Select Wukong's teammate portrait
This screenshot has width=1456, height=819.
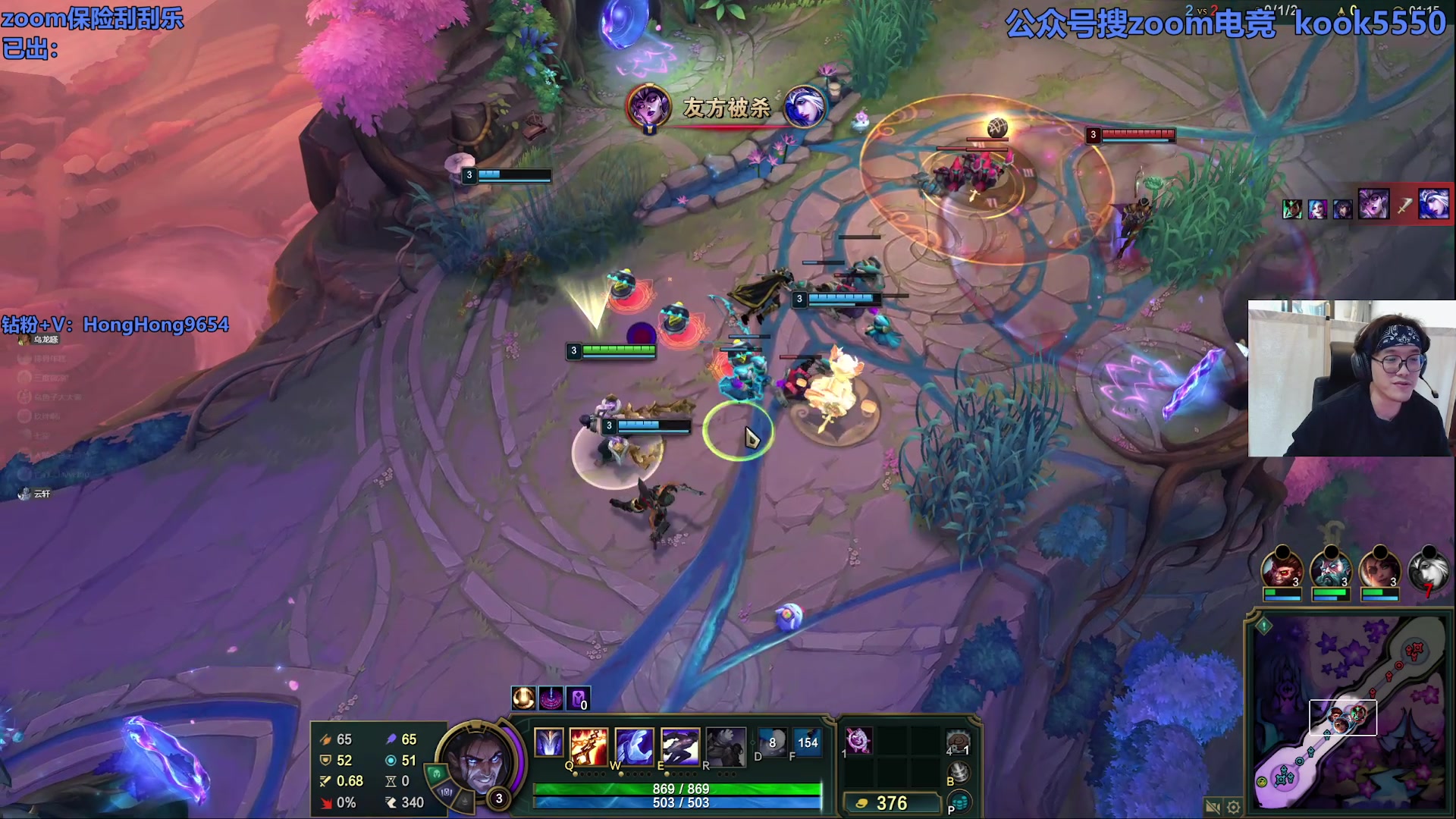click(1282, 570)
